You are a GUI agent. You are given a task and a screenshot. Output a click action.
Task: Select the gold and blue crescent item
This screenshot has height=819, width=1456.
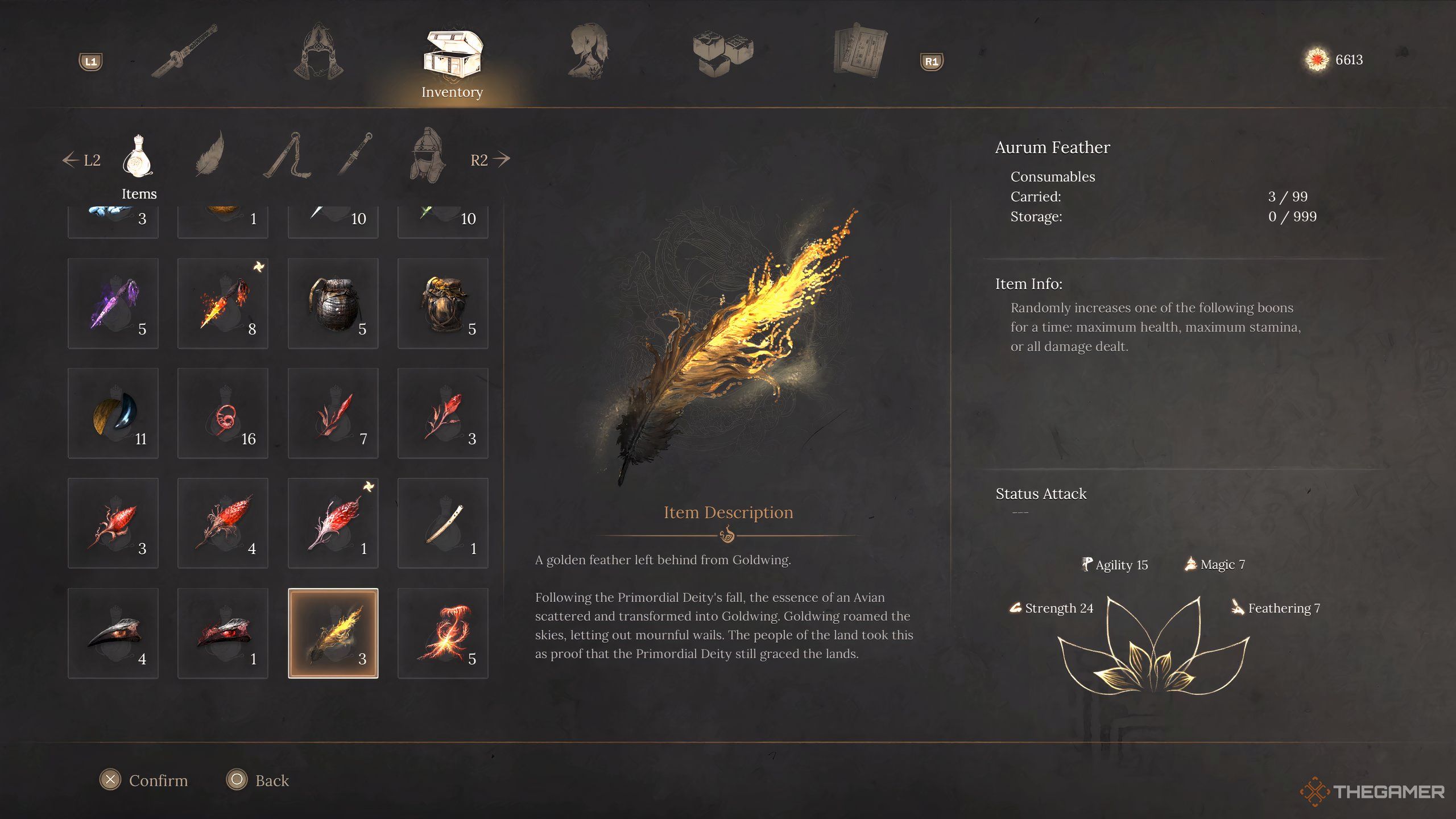click(113, 413)
